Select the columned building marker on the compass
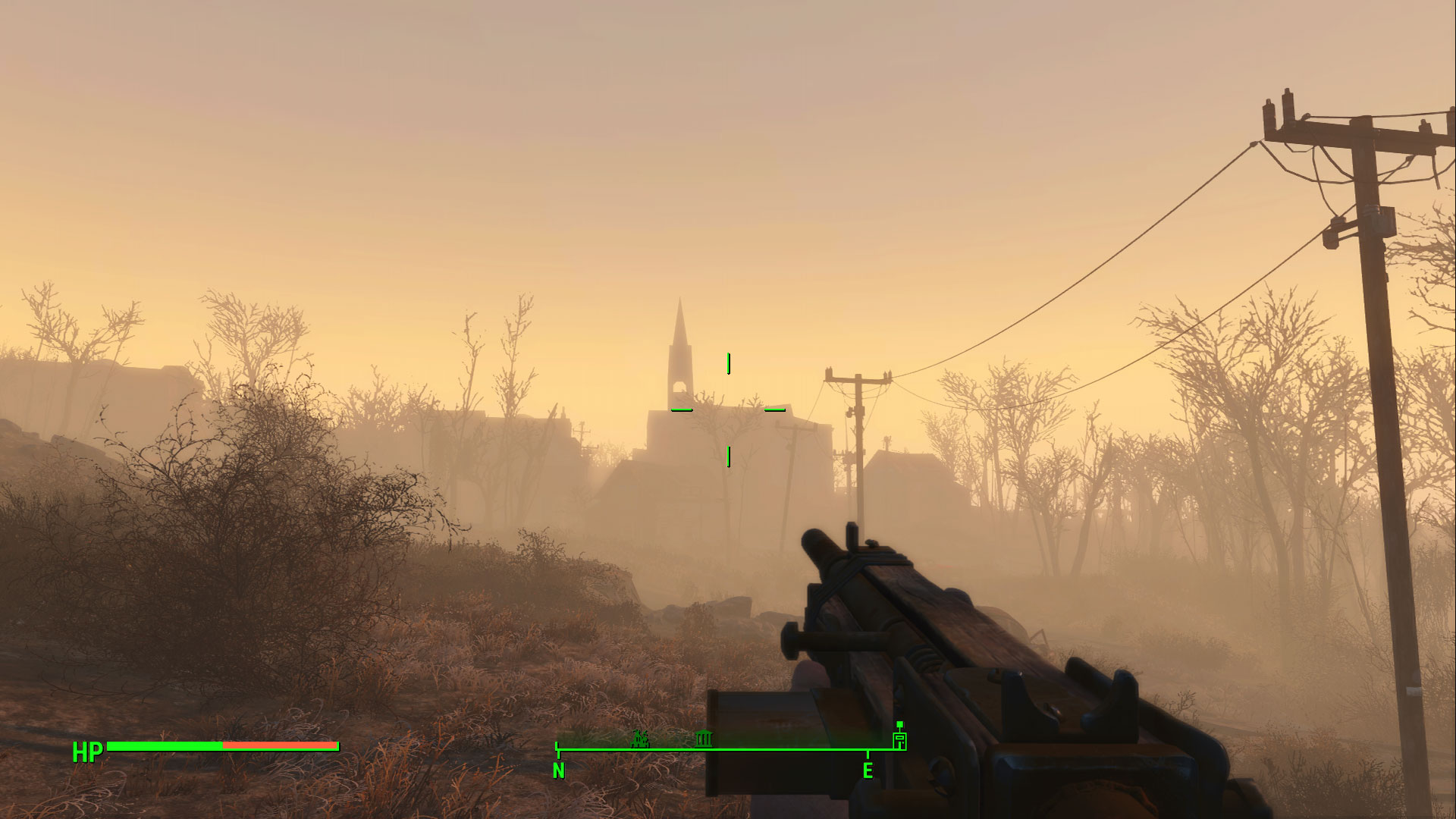Screen dimensions: 1456x819 click(x=703, y=738)
